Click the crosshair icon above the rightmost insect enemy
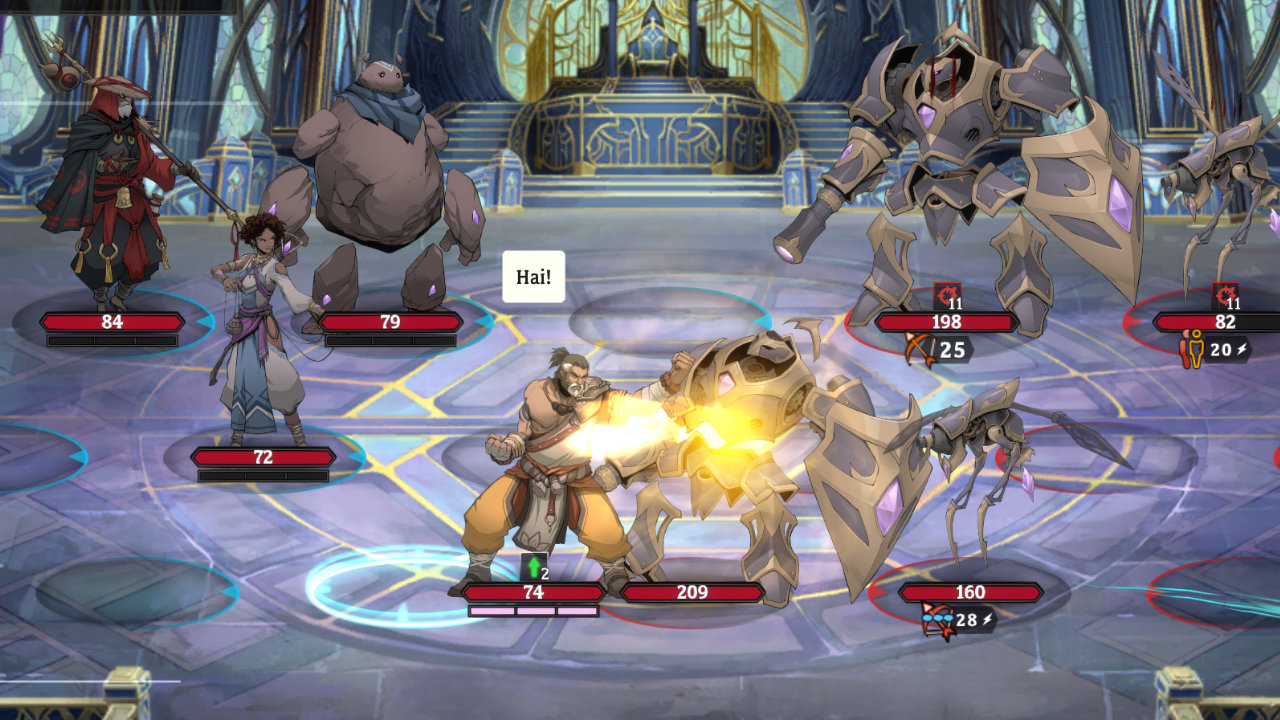The width and height of the screenshot is (1280, 720). (x=1227, y=292)
